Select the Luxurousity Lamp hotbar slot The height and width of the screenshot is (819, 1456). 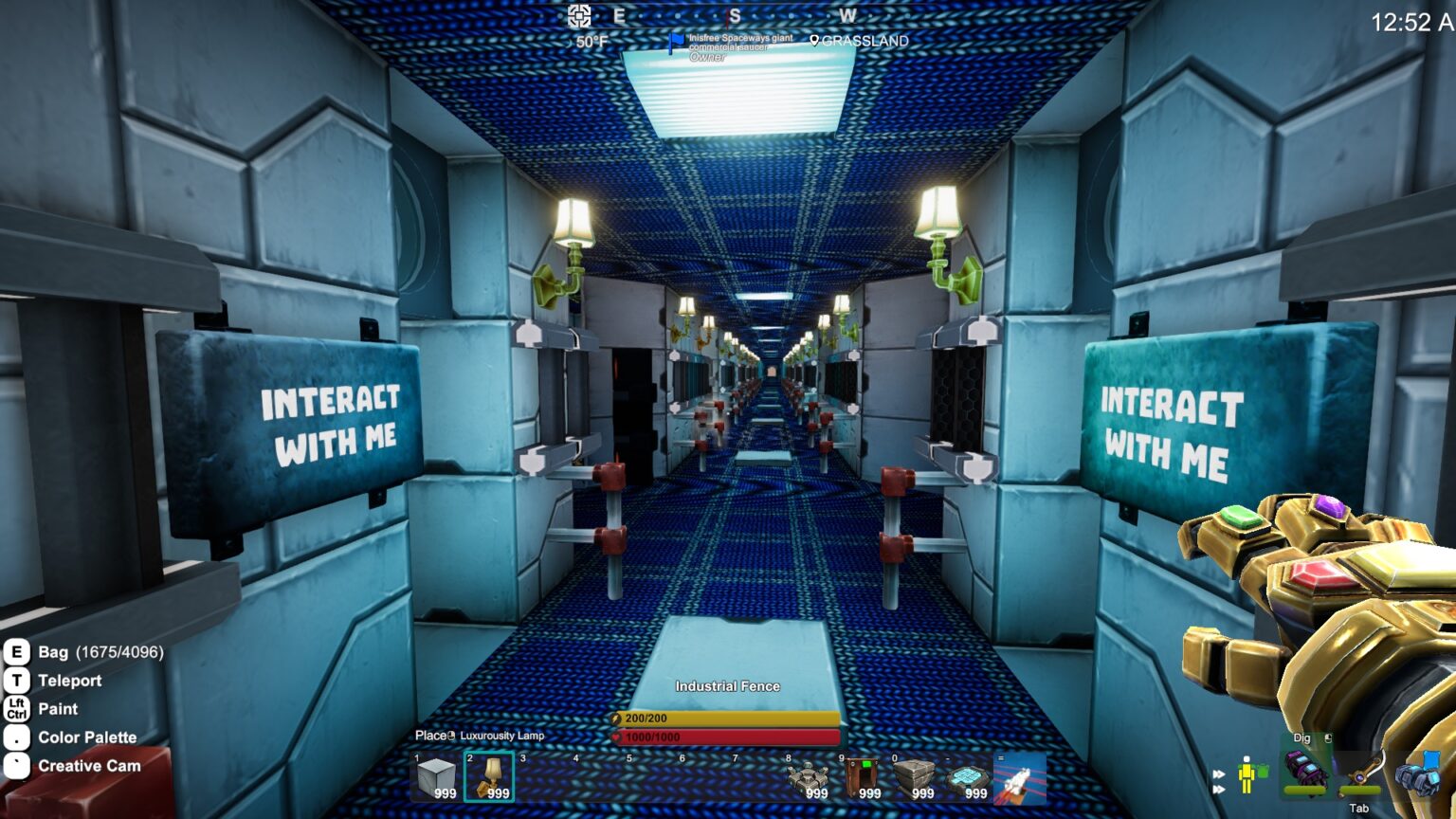pyautogui.click(x=489, y=777)
